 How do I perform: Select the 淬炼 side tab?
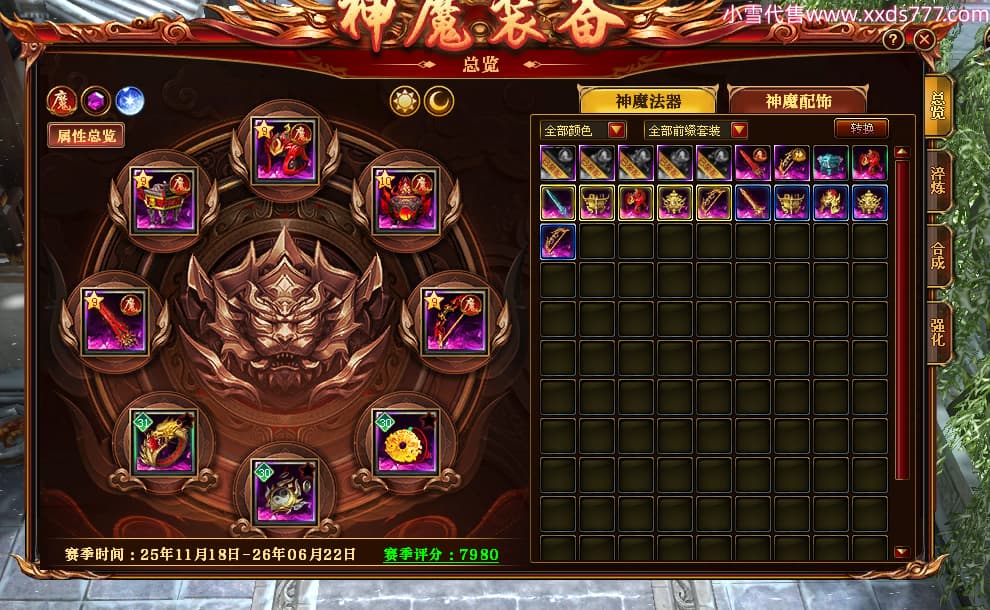[x=938, y=181]
